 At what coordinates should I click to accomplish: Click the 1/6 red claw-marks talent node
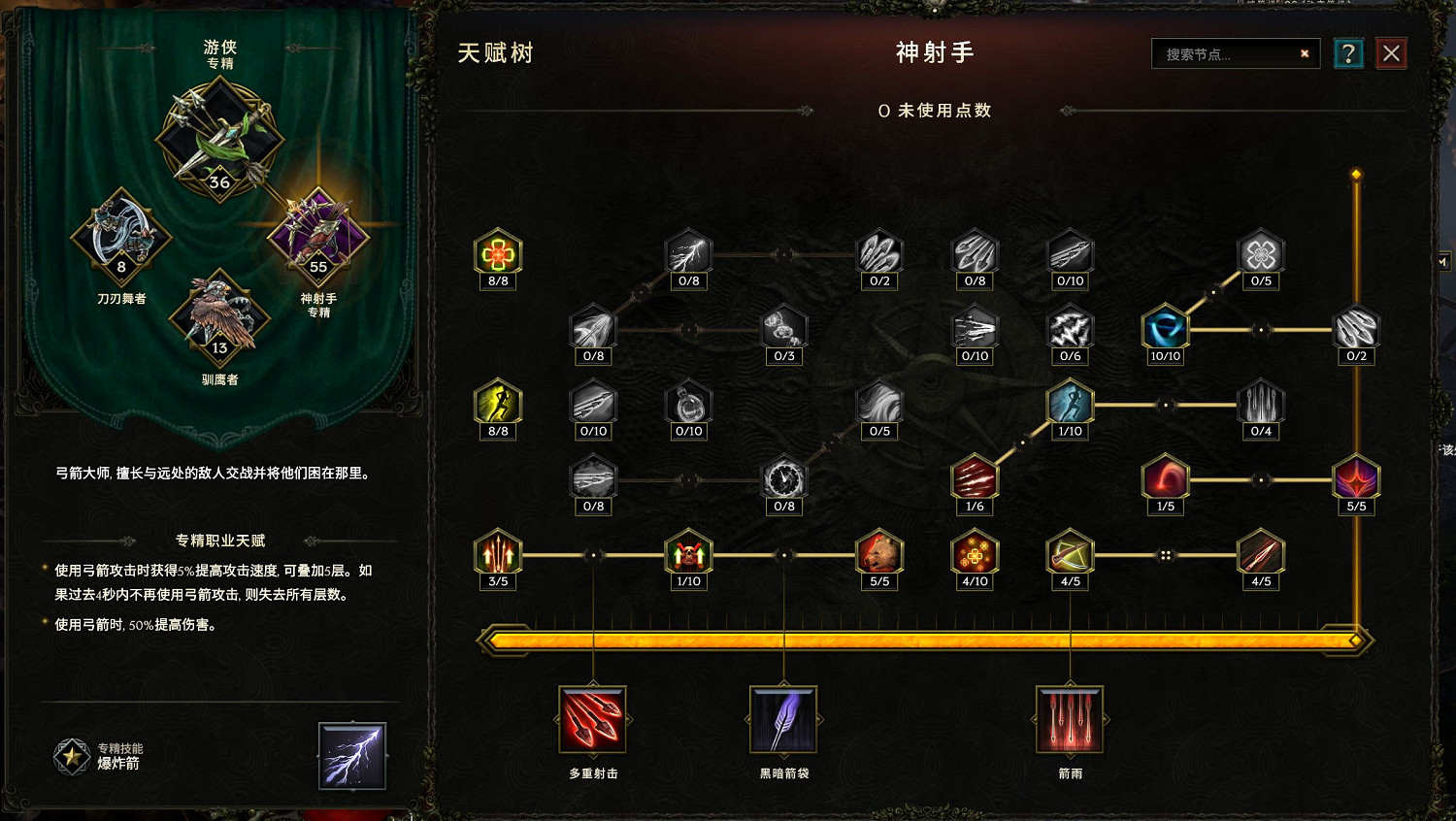(975, 477)
